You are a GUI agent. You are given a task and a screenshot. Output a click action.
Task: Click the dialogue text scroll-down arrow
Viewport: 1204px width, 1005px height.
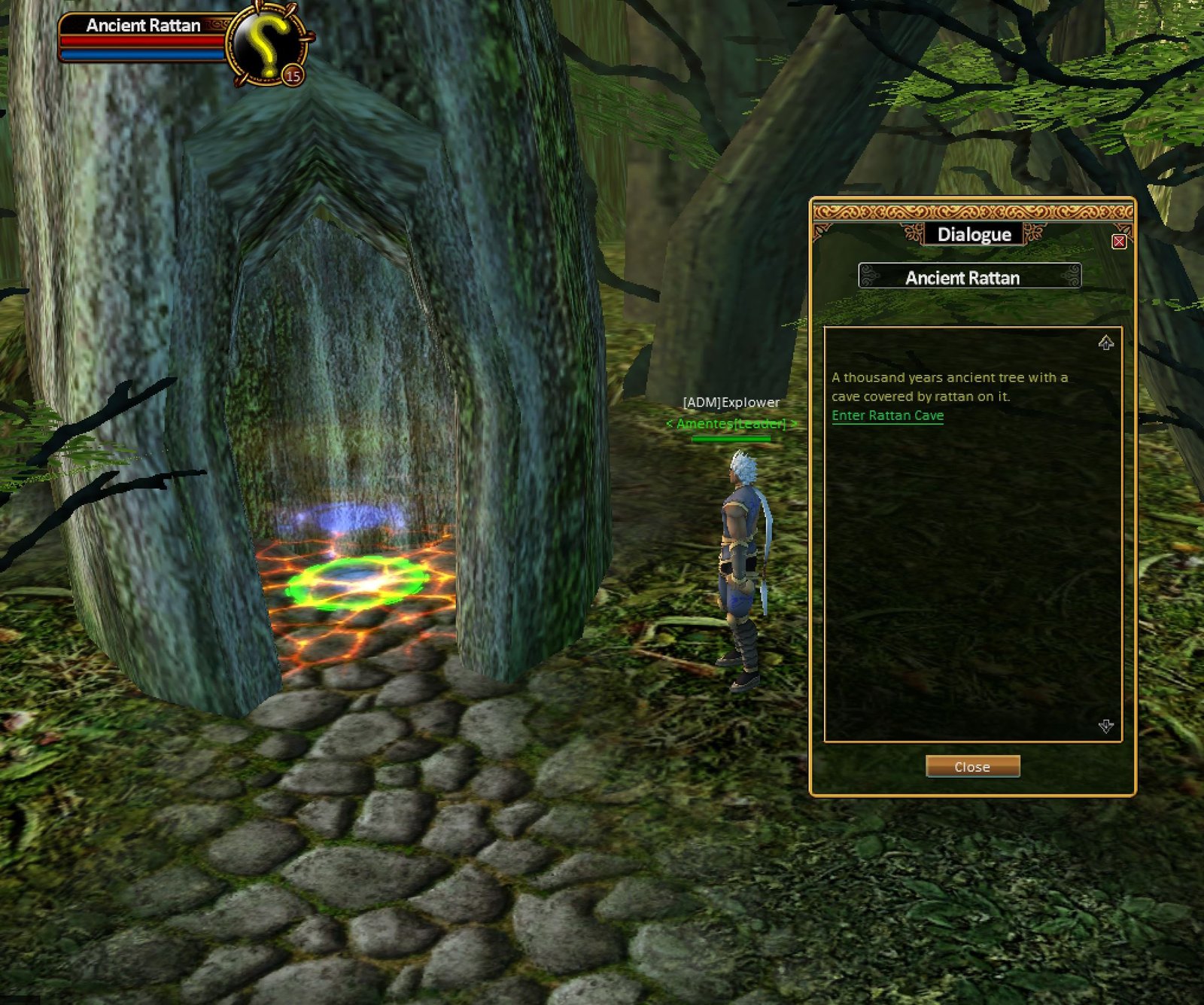click(1105, 726)
